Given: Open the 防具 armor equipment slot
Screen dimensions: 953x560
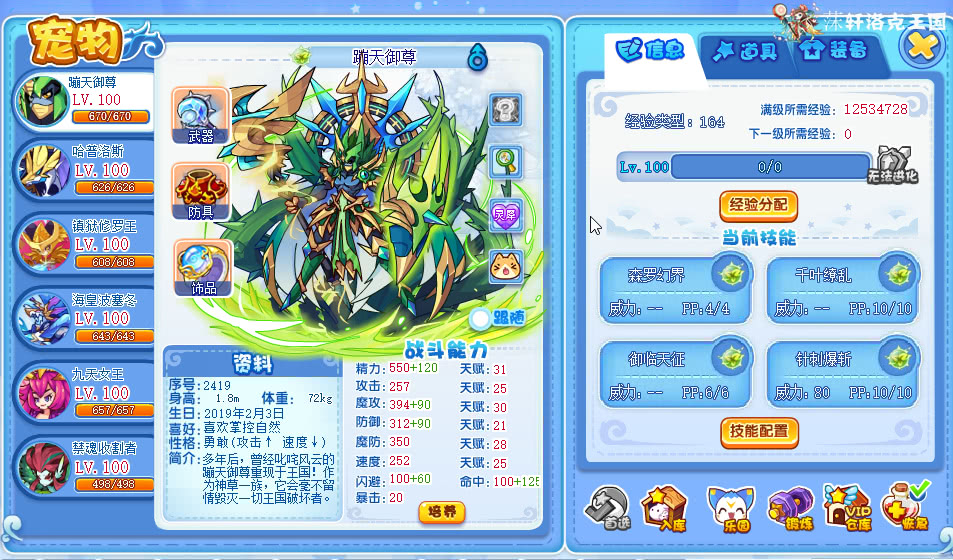Looking at the screenshot, I should (x=200, y=192).
